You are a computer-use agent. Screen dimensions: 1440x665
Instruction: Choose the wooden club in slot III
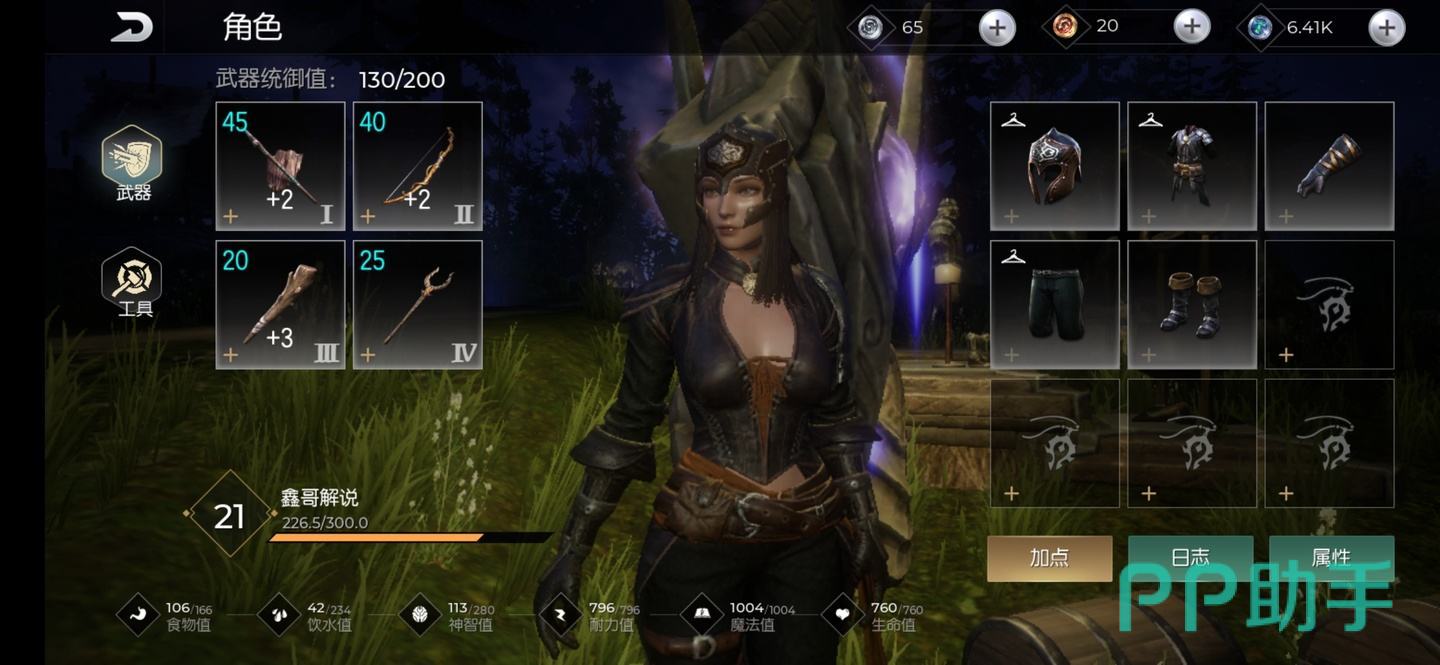(280, 304)
